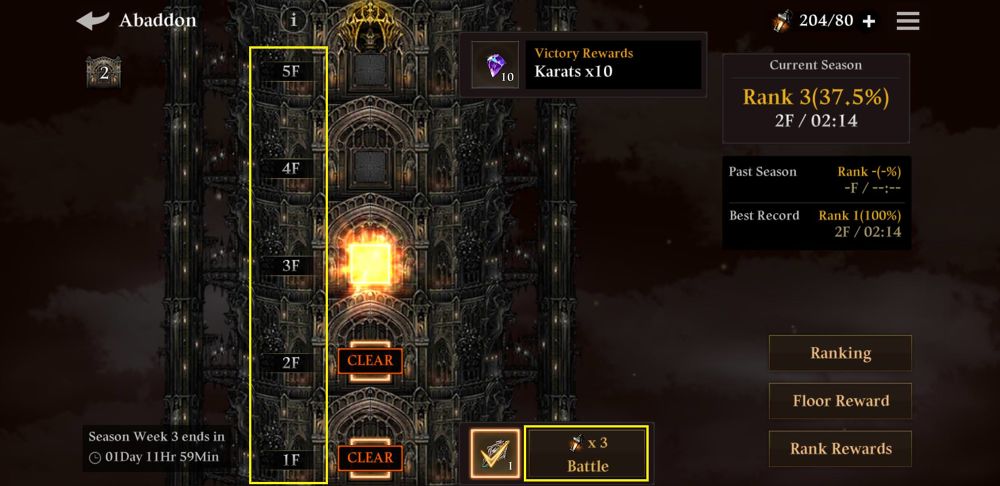Viewport: 1000px width, 486px height.
Task: Select the cleared 1F floor
Action: tap(370, 457)
